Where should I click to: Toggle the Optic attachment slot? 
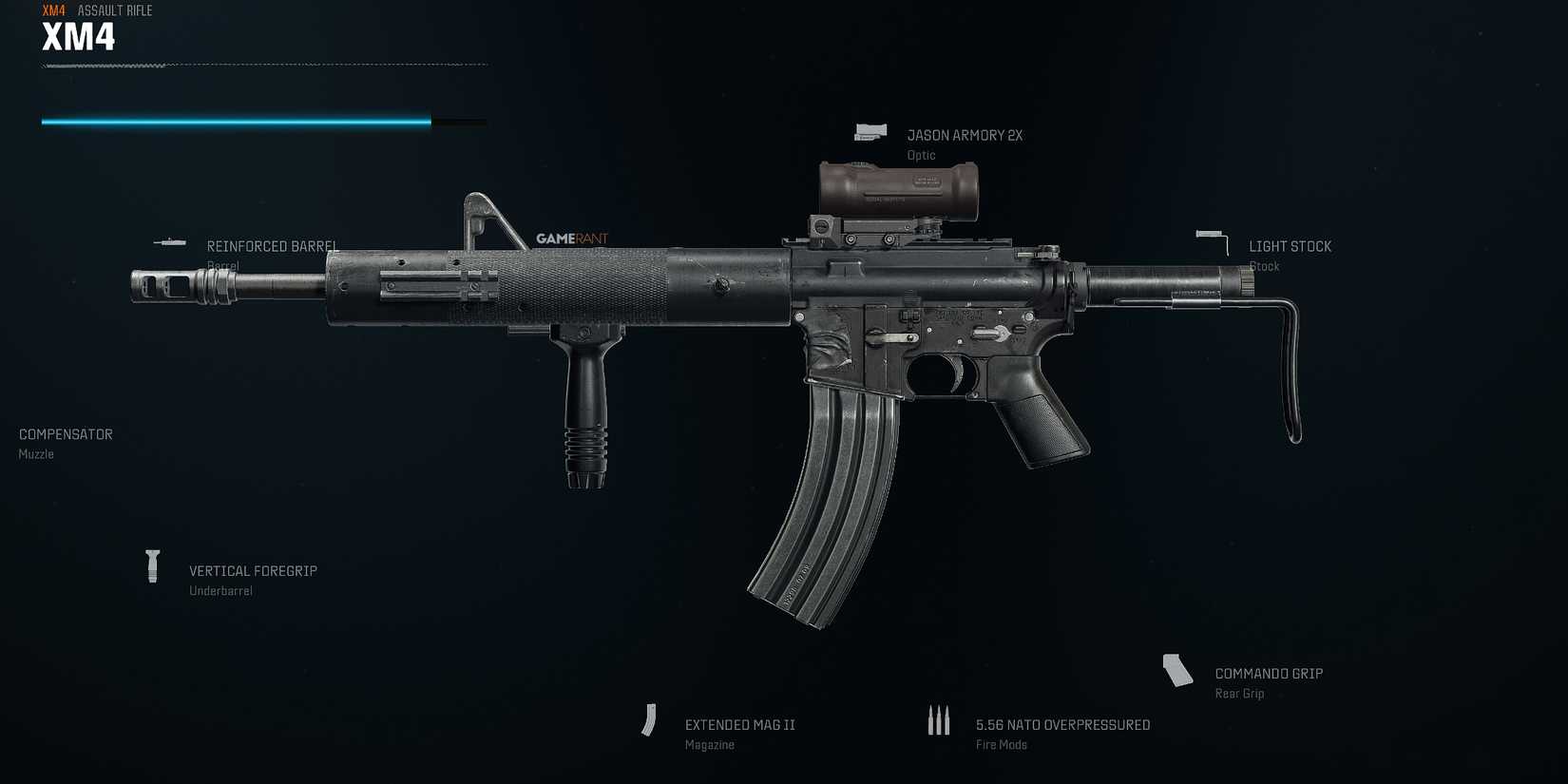921,154
